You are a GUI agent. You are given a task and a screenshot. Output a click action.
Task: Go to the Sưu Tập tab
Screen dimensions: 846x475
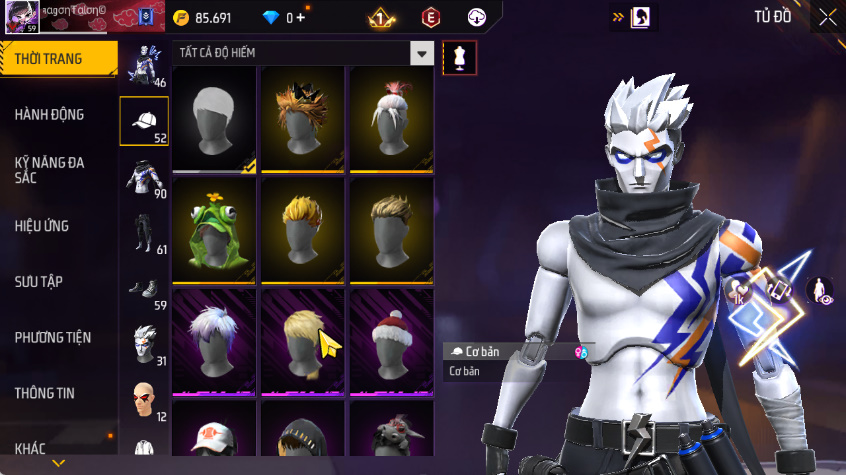(39, 281)
